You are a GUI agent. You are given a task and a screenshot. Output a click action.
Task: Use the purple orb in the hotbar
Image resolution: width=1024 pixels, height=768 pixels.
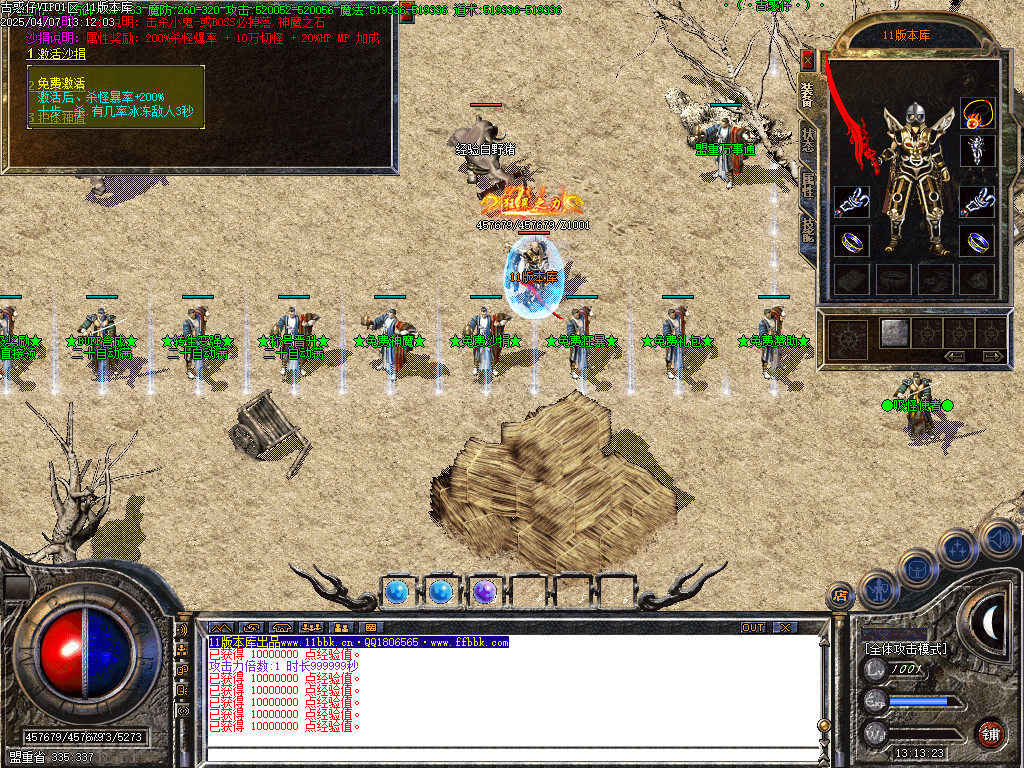[x=484, y=592]
